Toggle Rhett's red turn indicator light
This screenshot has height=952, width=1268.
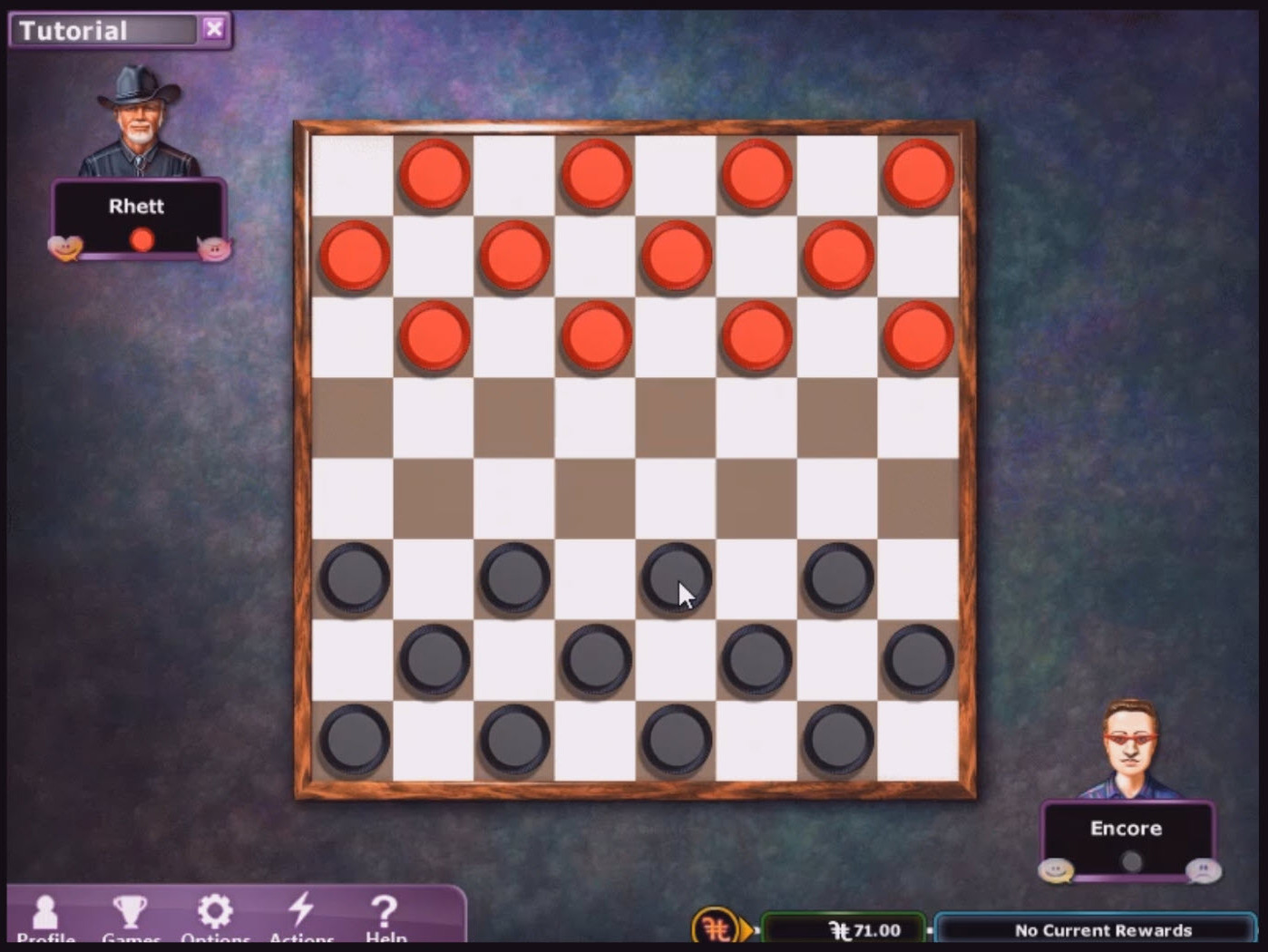pos(141,238)
